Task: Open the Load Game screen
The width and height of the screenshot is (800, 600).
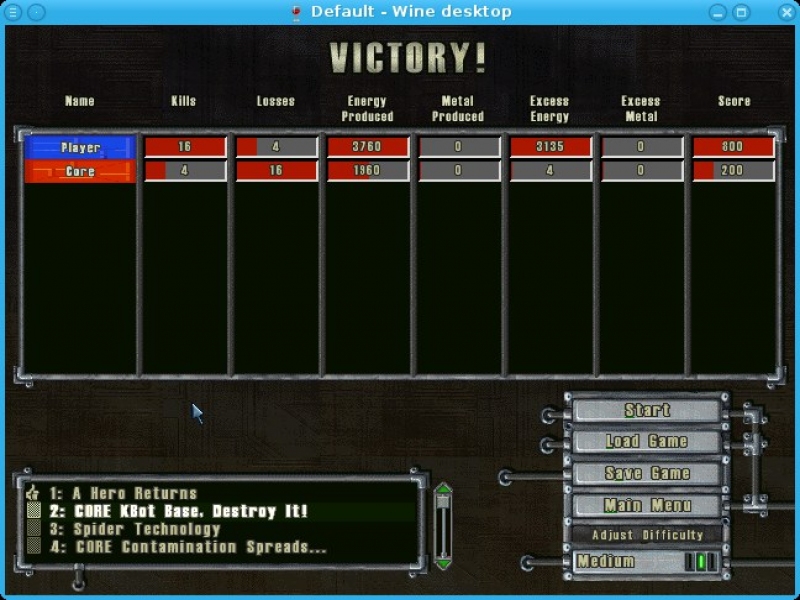Action: coord(647,441)
